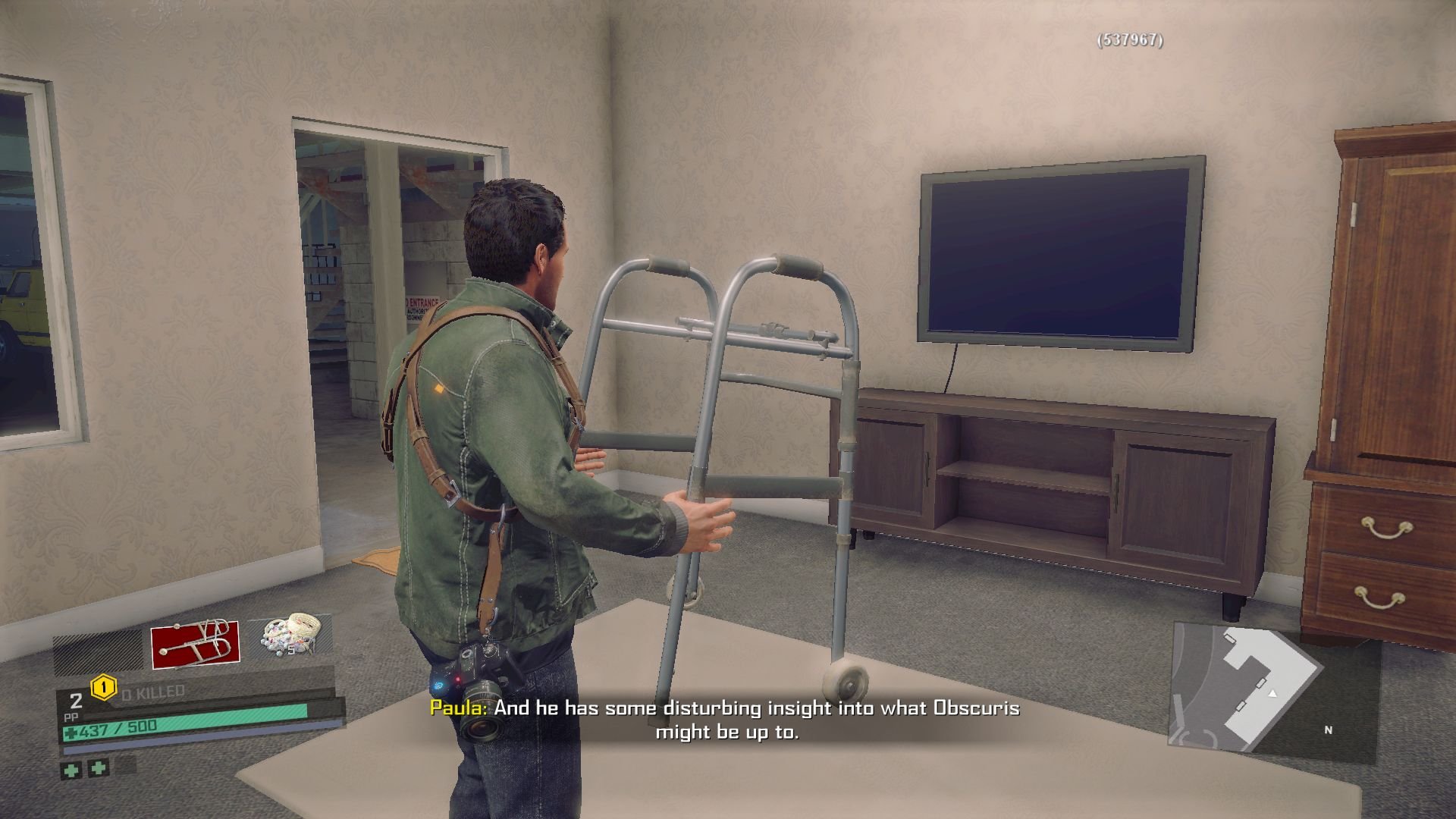Click the item count 5 on the candy stack
This screenshot has height=819, width=1456.
pos(291,650)
